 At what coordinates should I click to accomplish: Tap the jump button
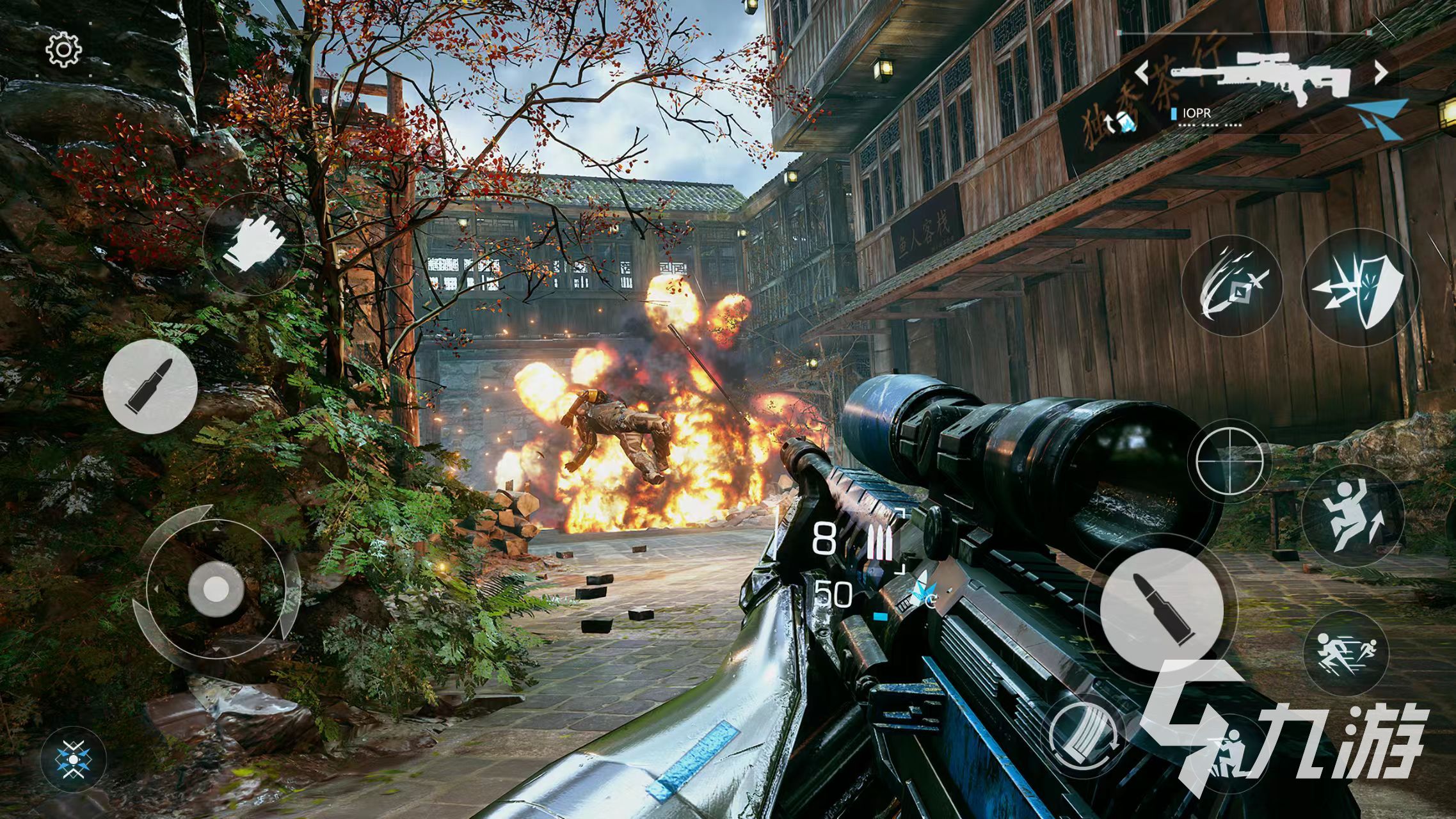(x=1352, y=516)
